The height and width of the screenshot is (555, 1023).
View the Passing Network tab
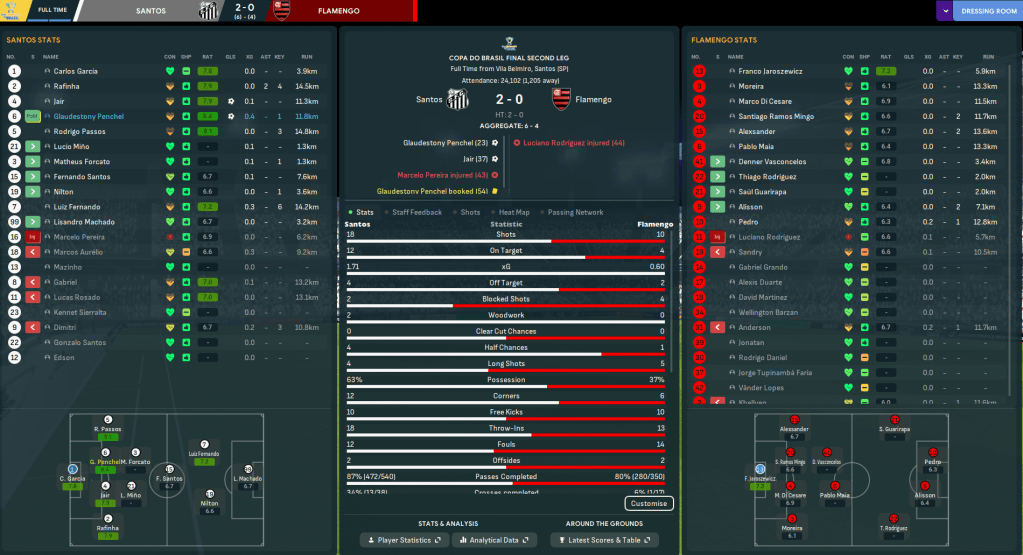pyautogui.click(x=575, y=212)
